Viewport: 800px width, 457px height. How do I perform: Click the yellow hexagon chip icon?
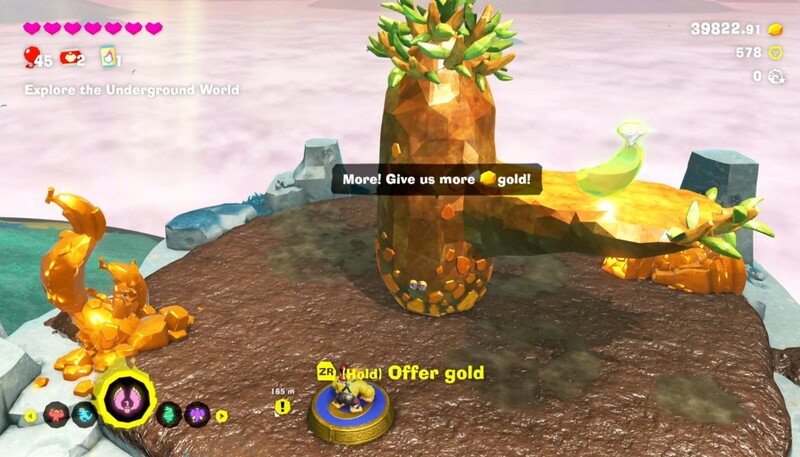pos(775,53)
